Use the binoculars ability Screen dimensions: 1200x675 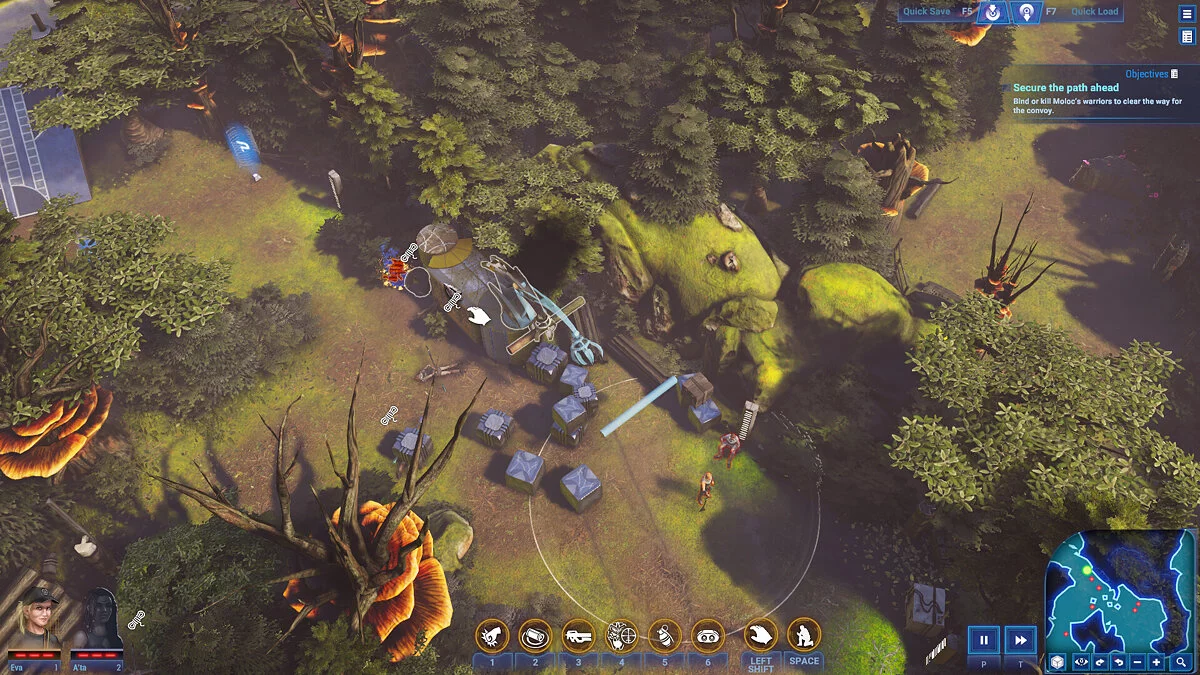click(x=708, y=634)
